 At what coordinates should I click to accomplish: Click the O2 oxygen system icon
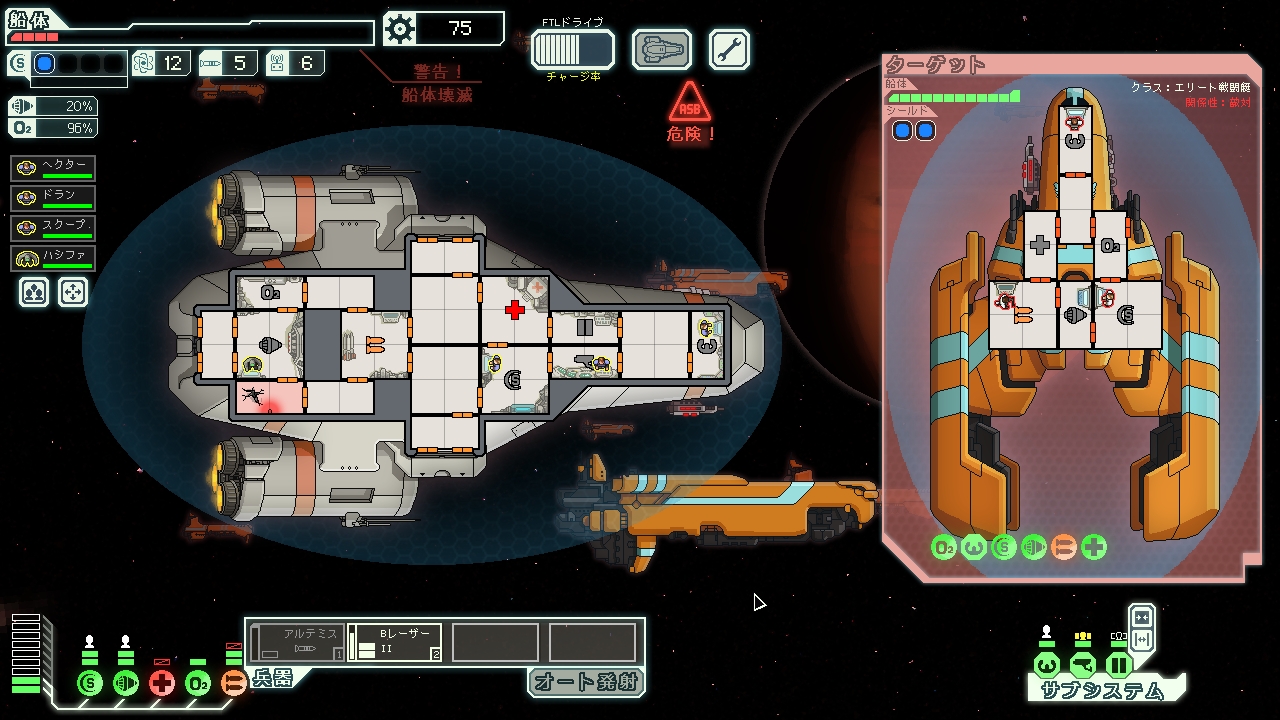tap(198, 684)
